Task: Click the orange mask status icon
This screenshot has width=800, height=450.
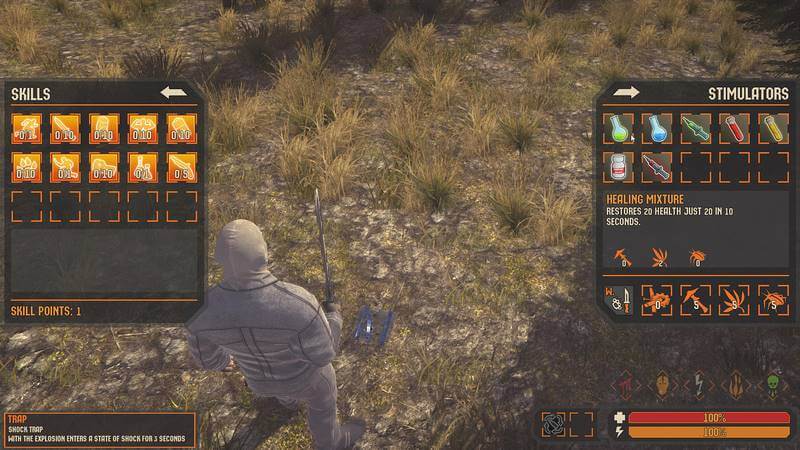Action: tap(661, 385)
